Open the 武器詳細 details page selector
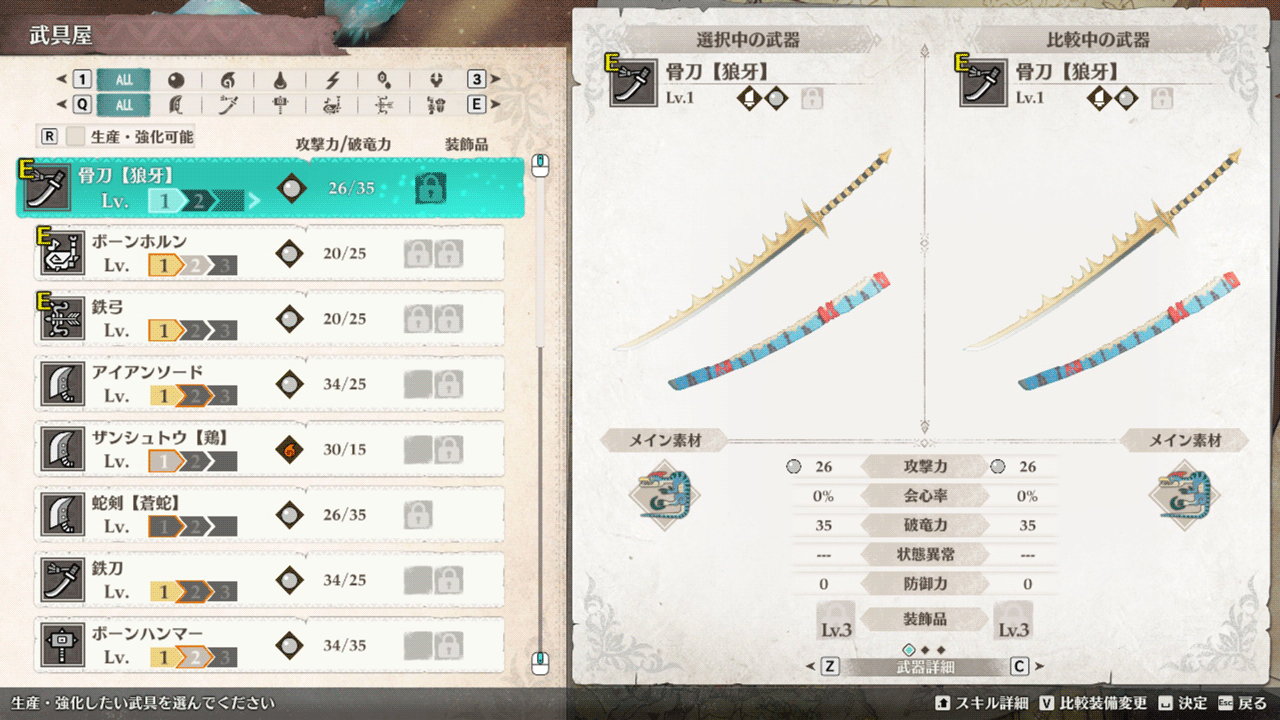Screen dimensions: 1280x720 pos(925,666)
